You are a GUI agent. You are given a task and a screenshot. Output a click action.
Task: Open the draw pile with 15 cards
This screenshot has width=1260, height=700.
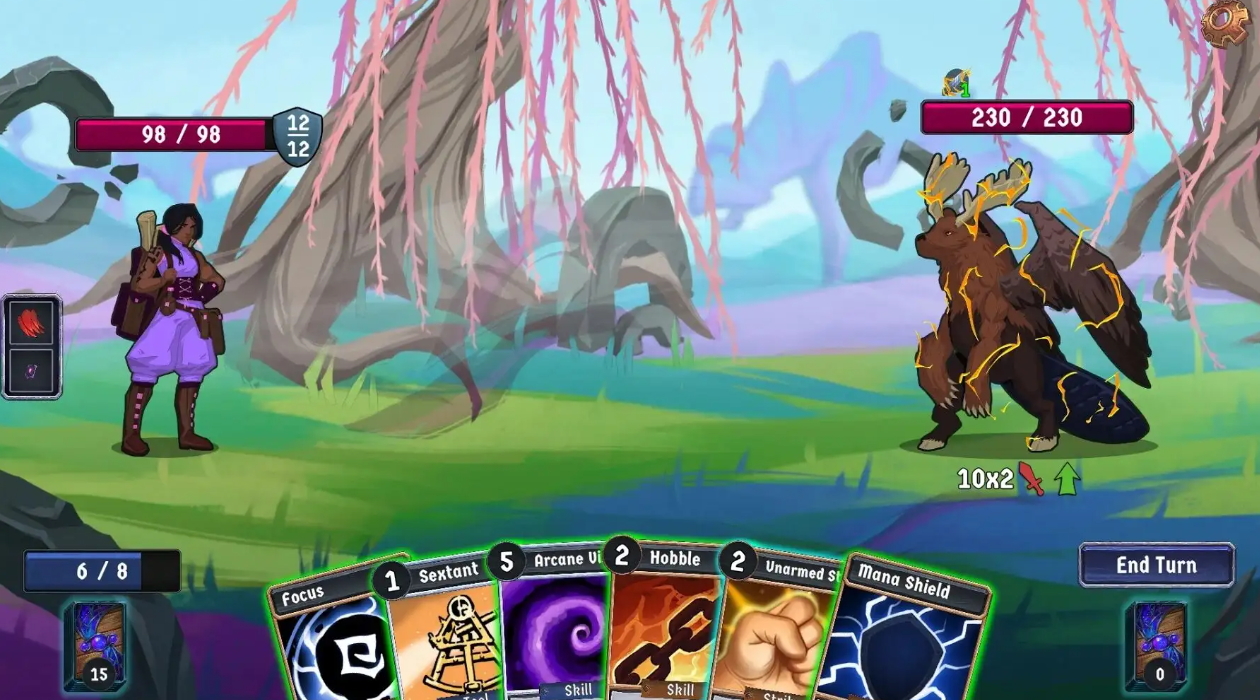(97, 646)
